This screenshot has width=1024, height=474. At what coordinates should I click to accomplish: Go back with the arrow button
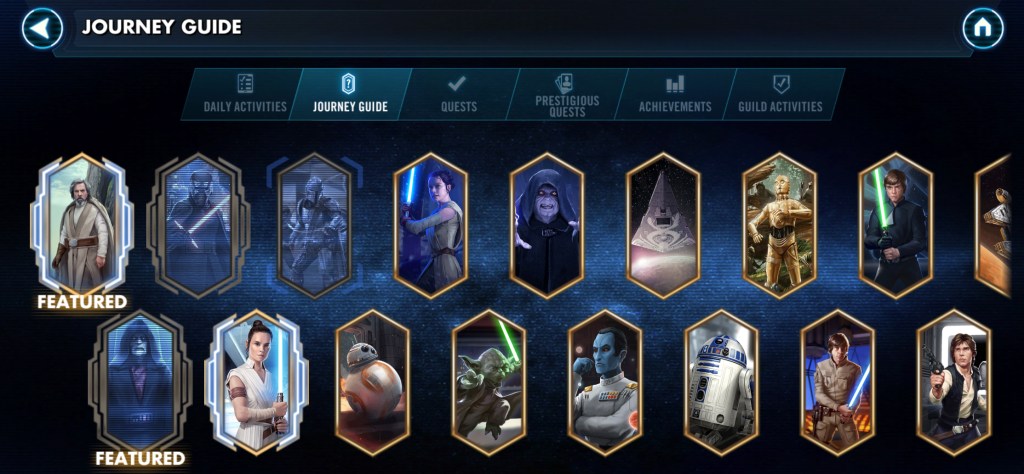[42, 28]
